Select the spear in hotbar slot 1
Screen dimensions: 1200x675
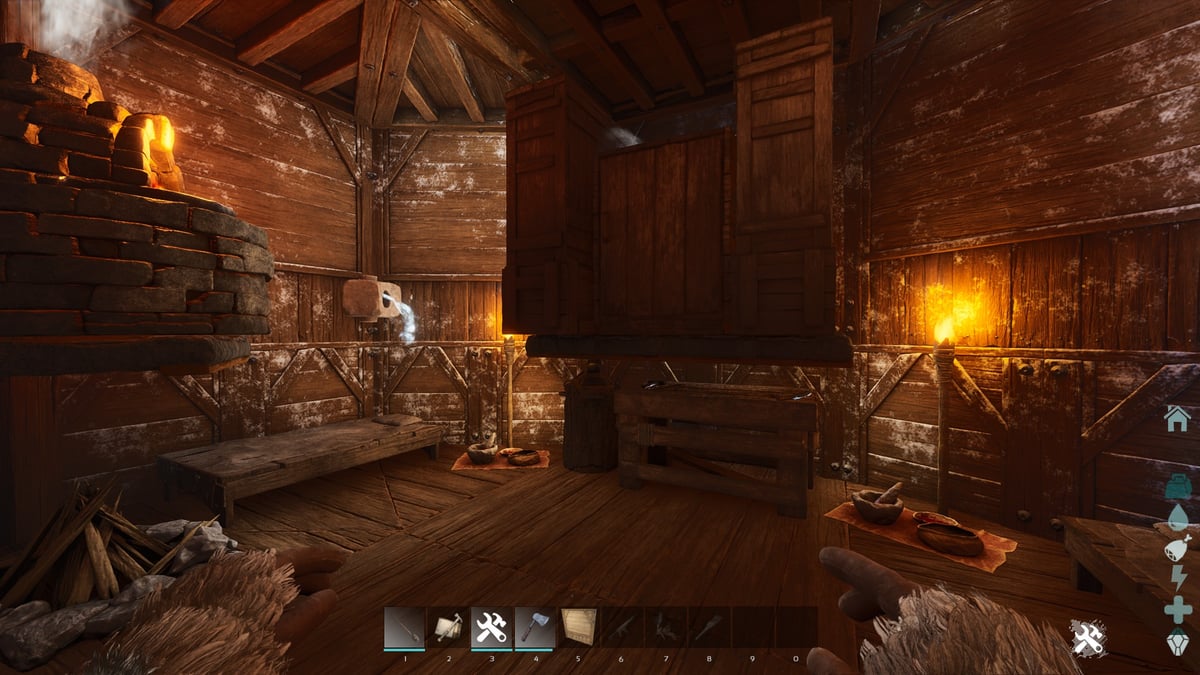[x=404, y=628]
